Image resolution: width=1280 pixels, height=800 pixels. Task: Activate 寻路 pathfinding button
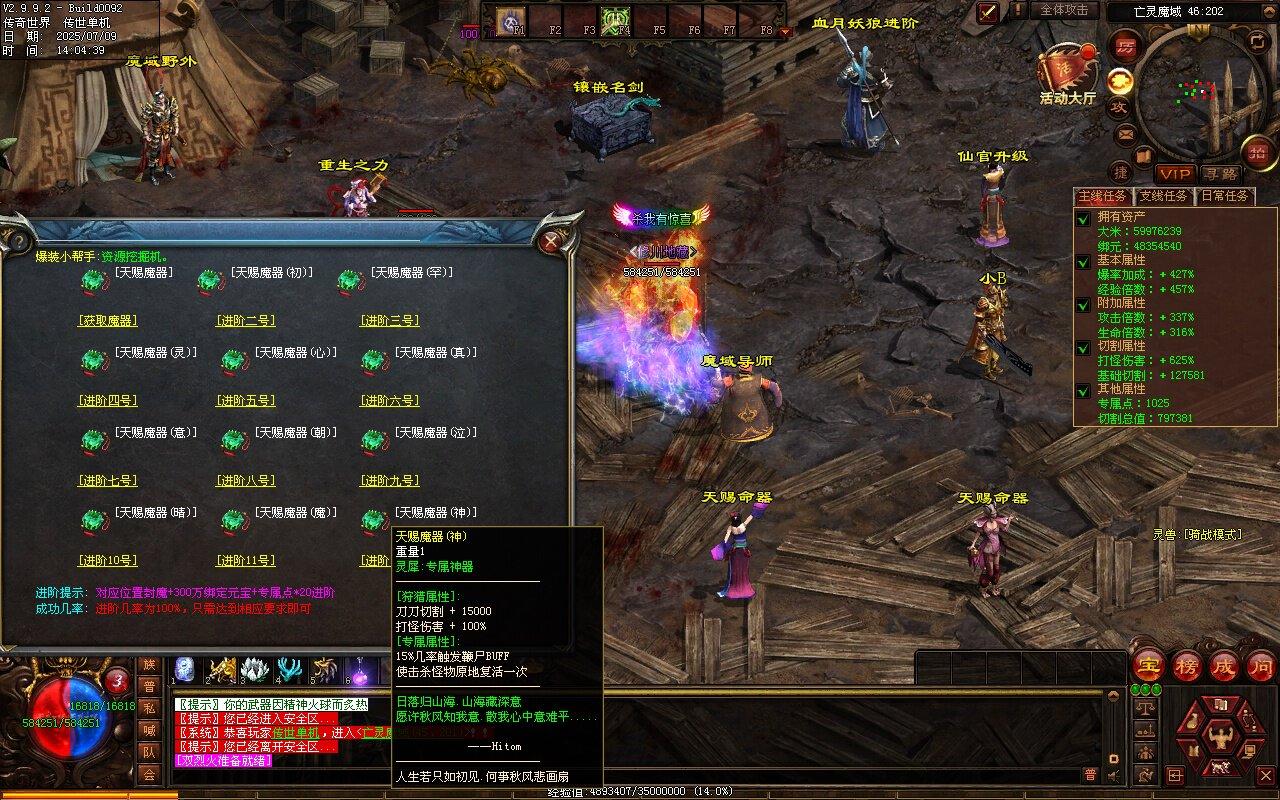pos(1219,174)
